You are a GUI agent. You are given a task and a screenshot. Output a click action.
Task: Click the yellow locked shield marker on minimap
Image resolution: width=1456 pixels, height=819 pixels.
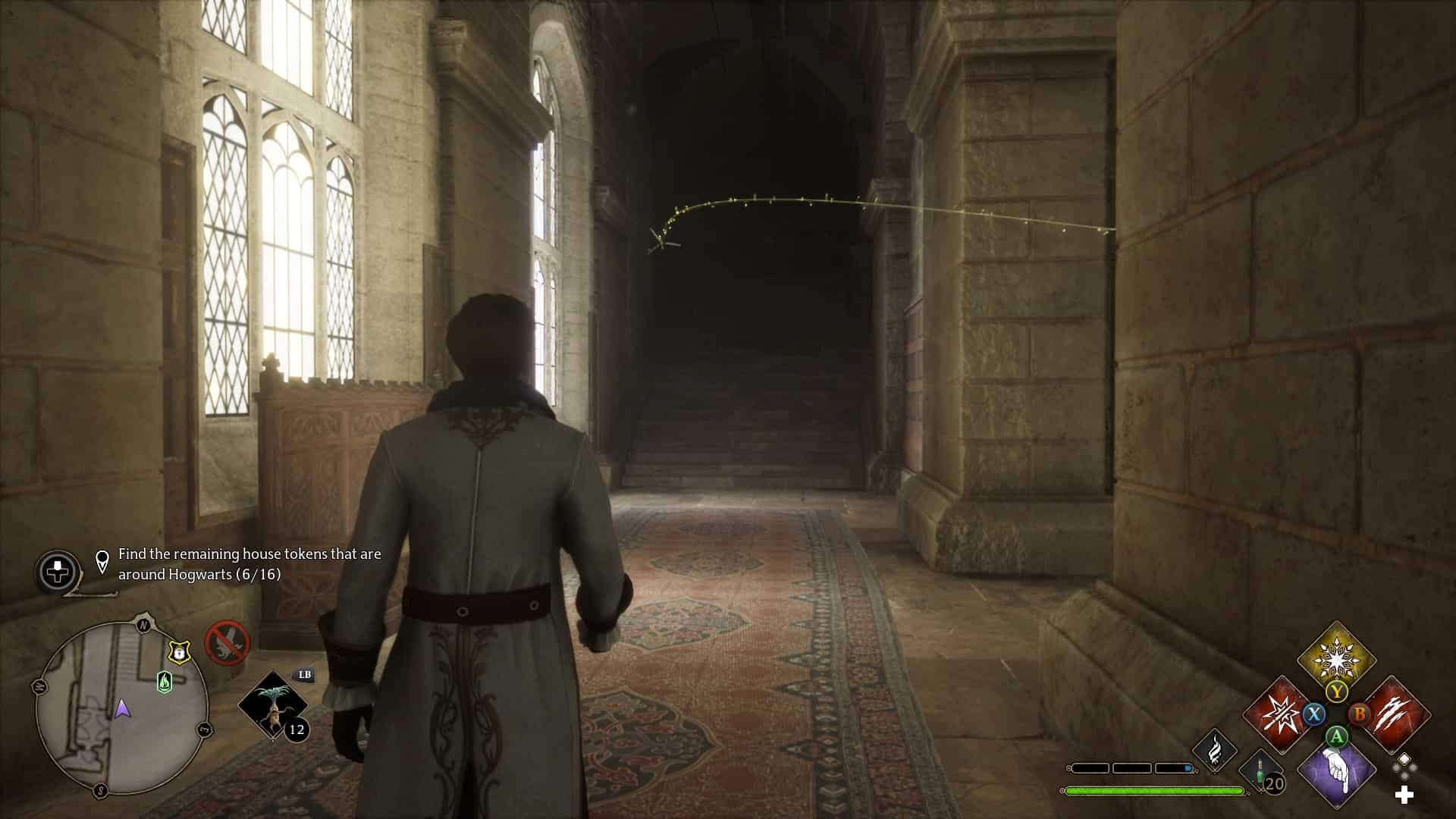pyautogui.click(x=178, y=651)
